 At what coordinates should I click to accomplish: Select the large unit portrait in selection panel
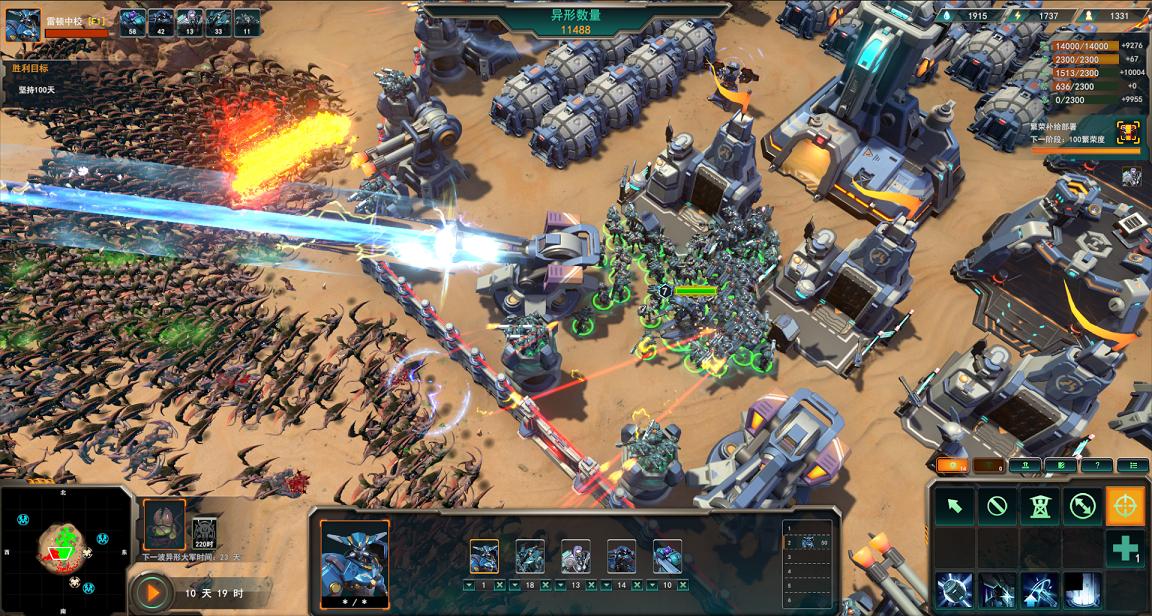tap(354, 555)
